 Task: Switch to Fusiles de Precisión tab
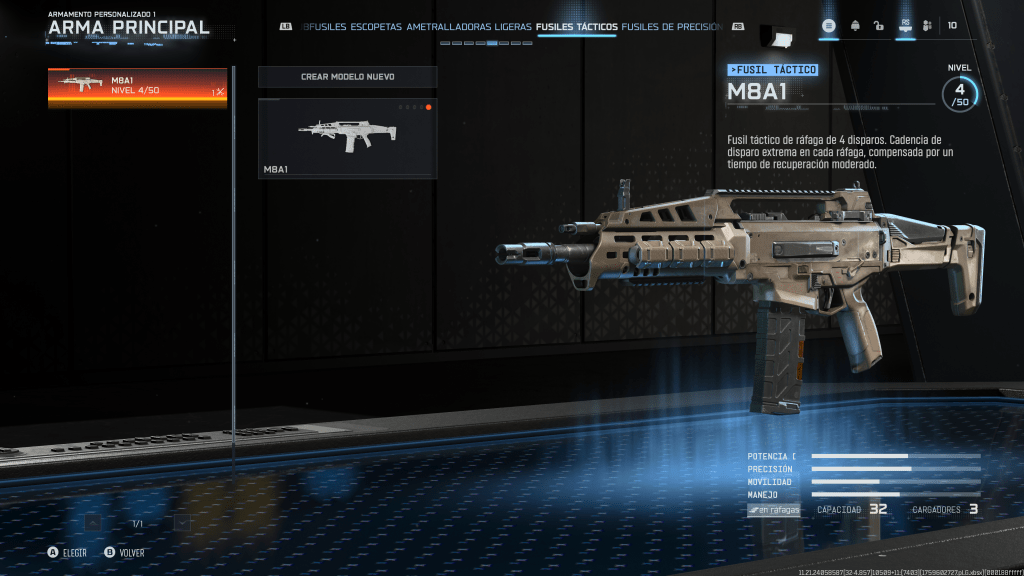tap(671, 27)
